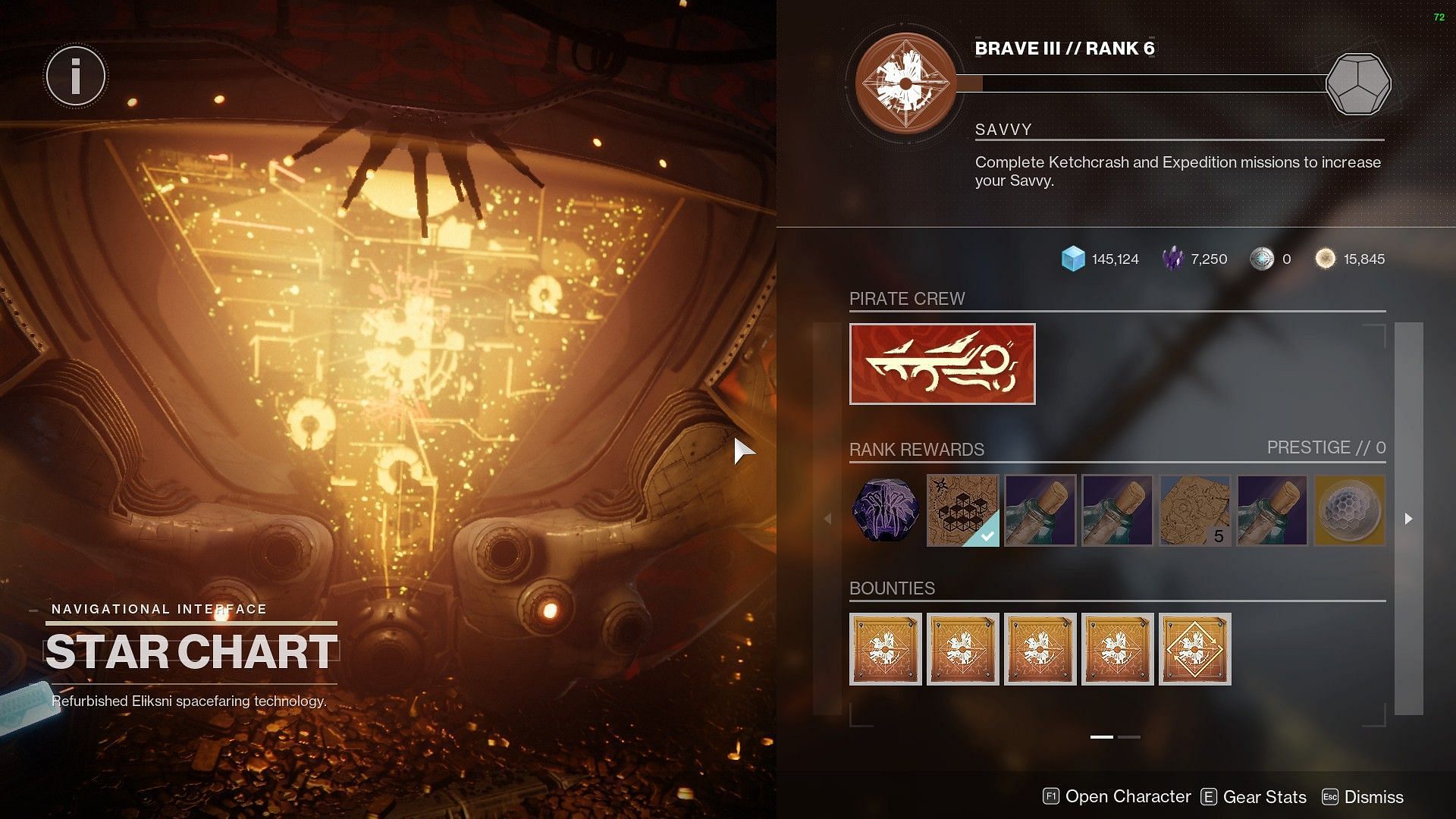Inspect the golden sphere rank reward
The width and height of the screenshot is (1456, 819).
tap(1349, 510)
